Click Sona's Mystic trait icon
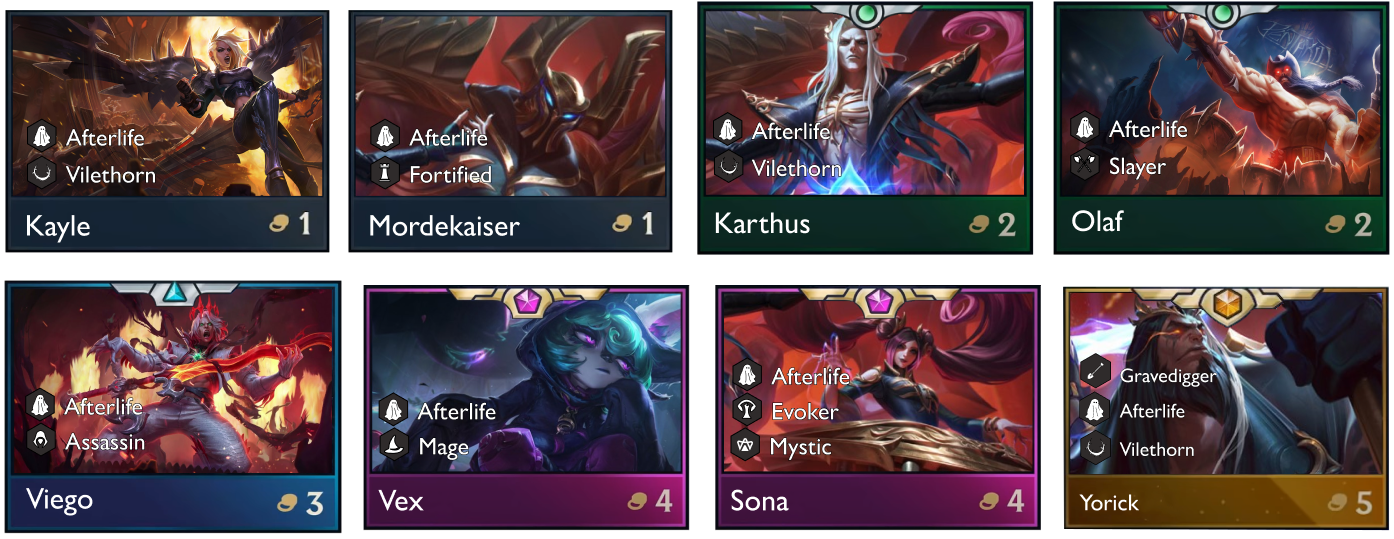Viewport: 1394px width, 539px height. (x=747, y=446)
